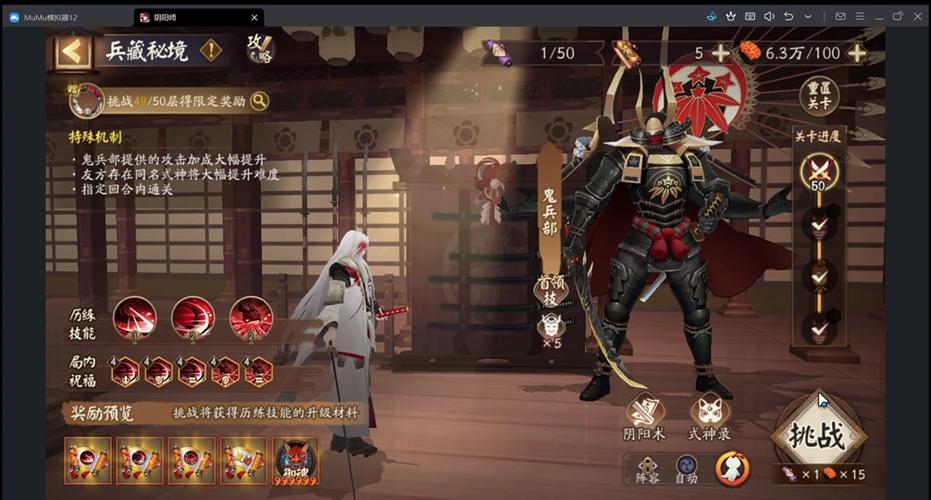Go back using the arrow button
Image resolution: width=931 pixels, height=500 pixels.
pos(73,51)
